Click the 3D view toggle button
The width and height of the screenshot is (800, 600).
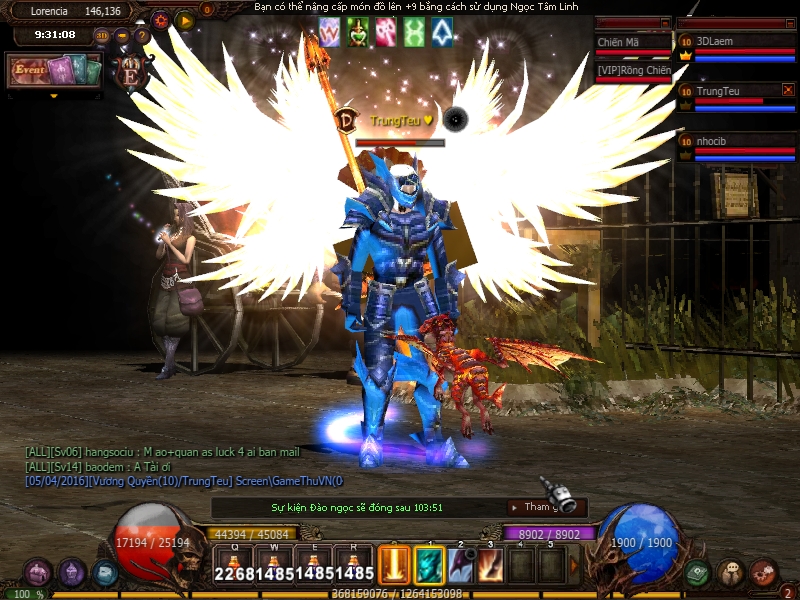click(102, 36)
